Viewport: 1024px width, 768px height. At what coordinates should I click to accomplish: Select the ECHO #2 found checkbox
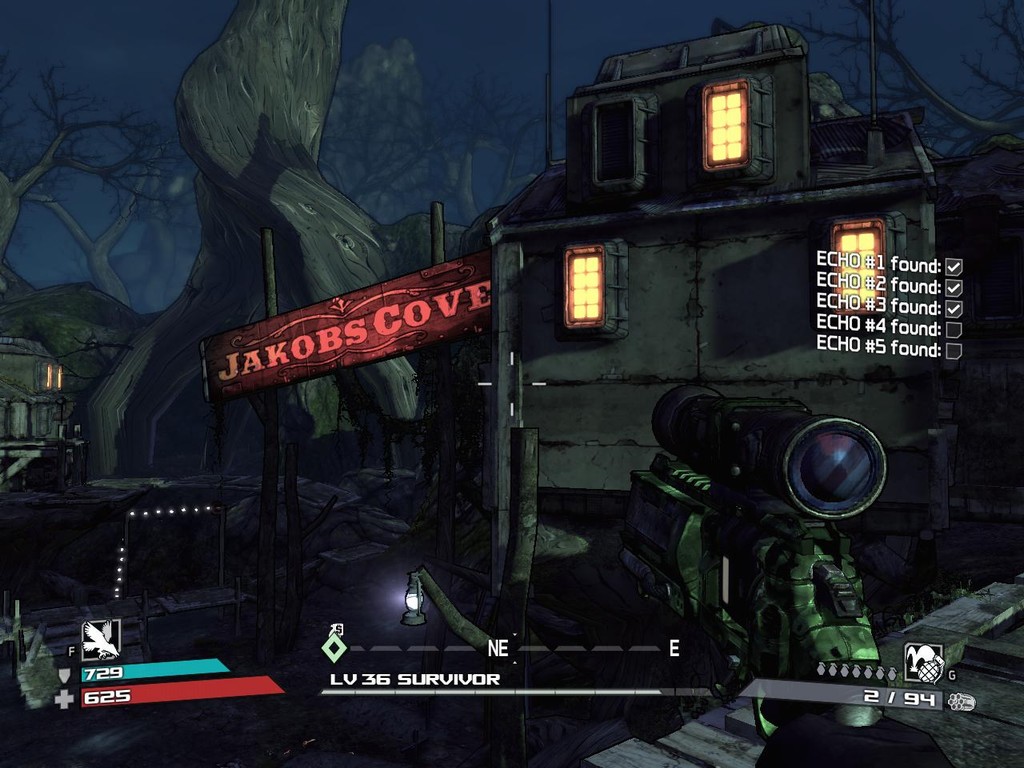[954, 287]
